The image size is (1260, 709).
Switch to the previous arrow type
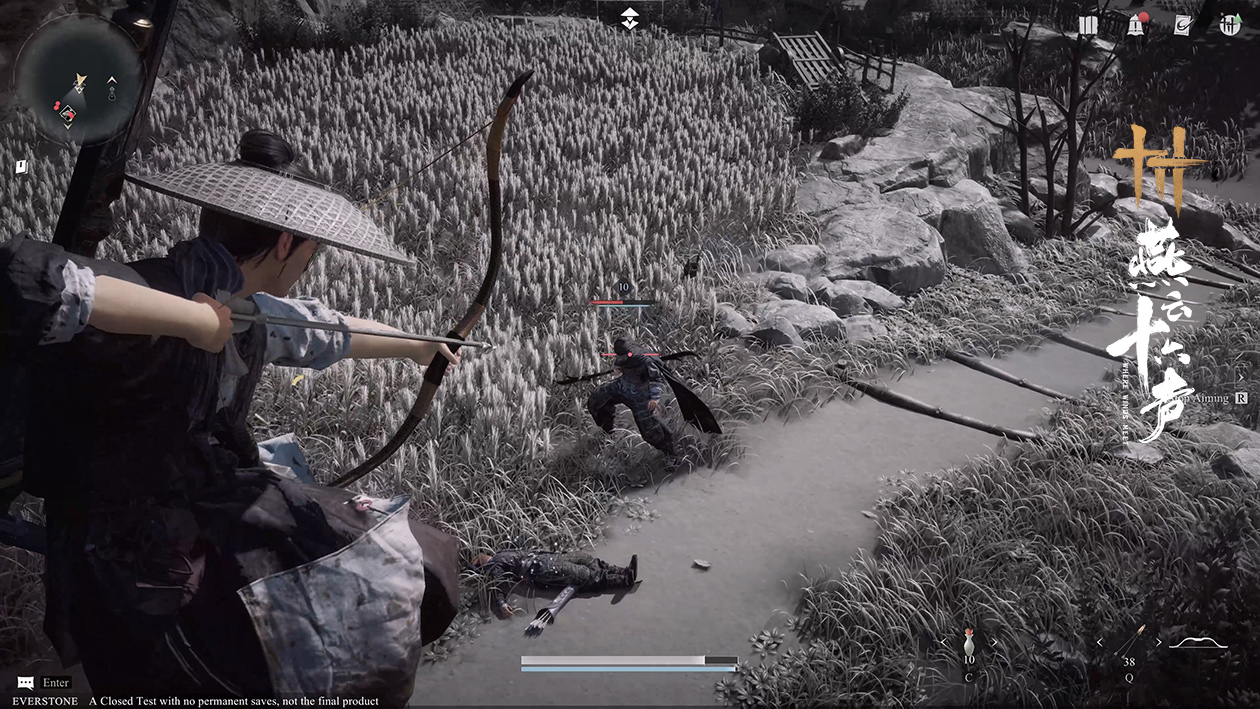(1100, 642)
